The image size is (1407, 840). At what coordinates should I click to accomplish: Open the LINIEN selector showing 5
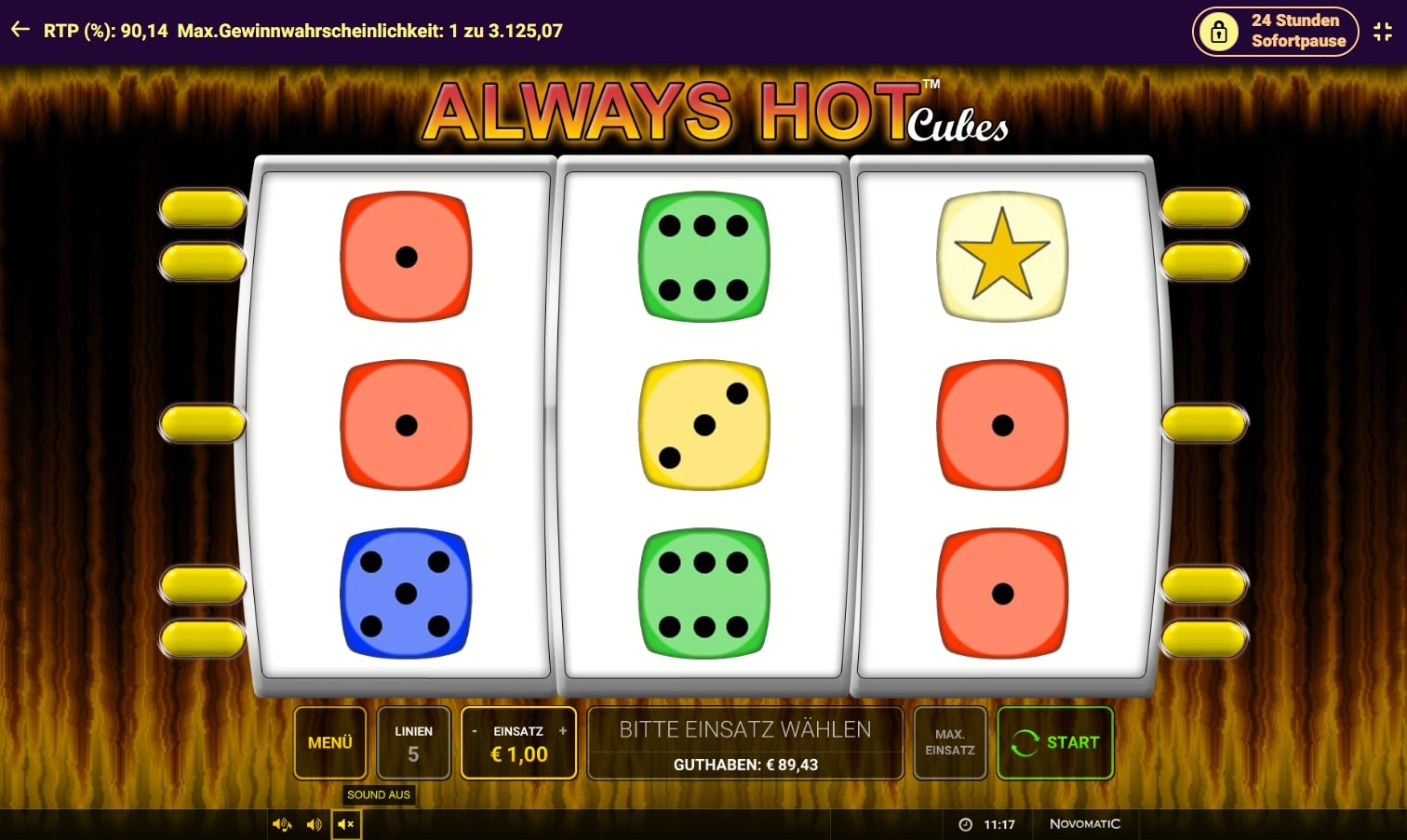coord(413,742)
